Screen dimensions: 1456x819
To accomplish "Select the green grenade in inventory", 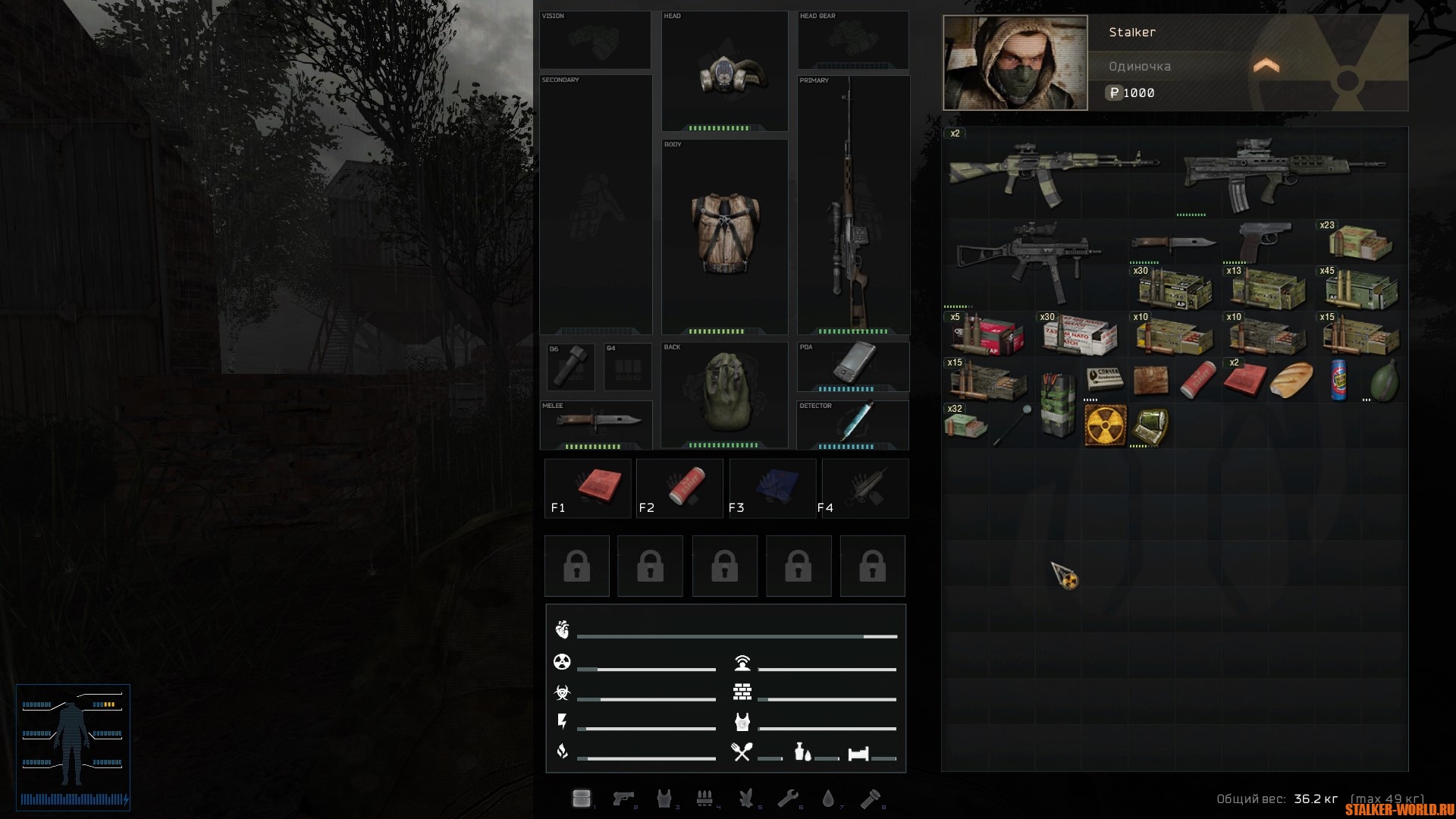I will (1383, 378).
